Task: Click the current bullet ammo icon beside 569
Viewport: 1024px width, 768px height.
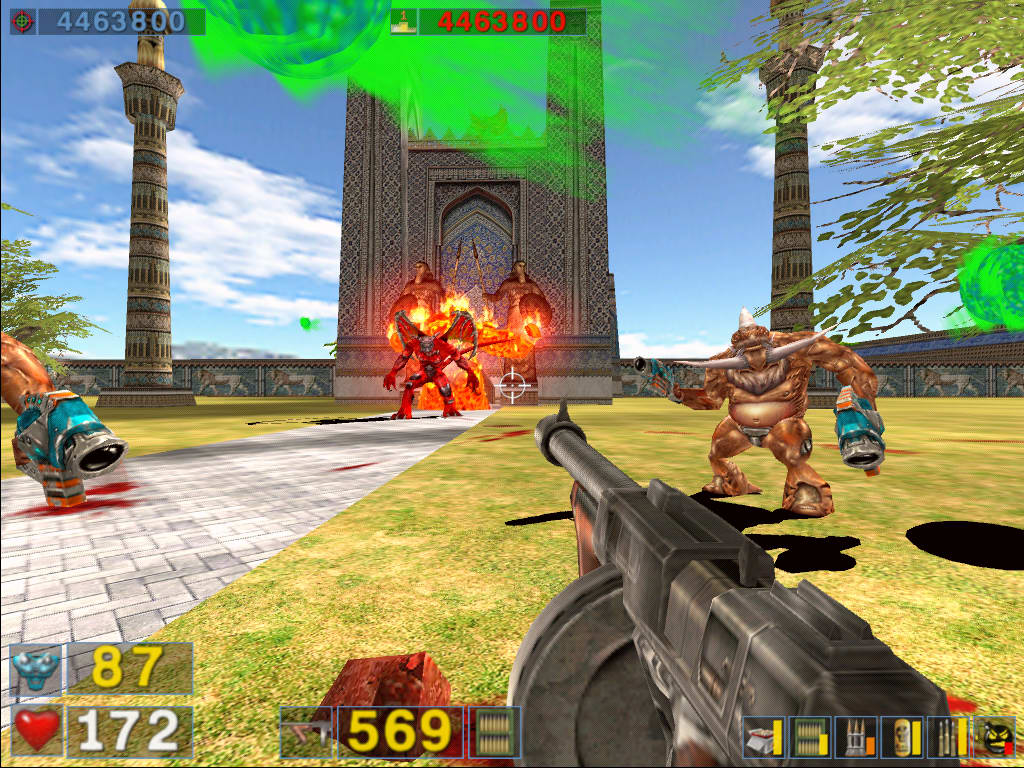Action: pyautogui.click(x=494, y=733)
